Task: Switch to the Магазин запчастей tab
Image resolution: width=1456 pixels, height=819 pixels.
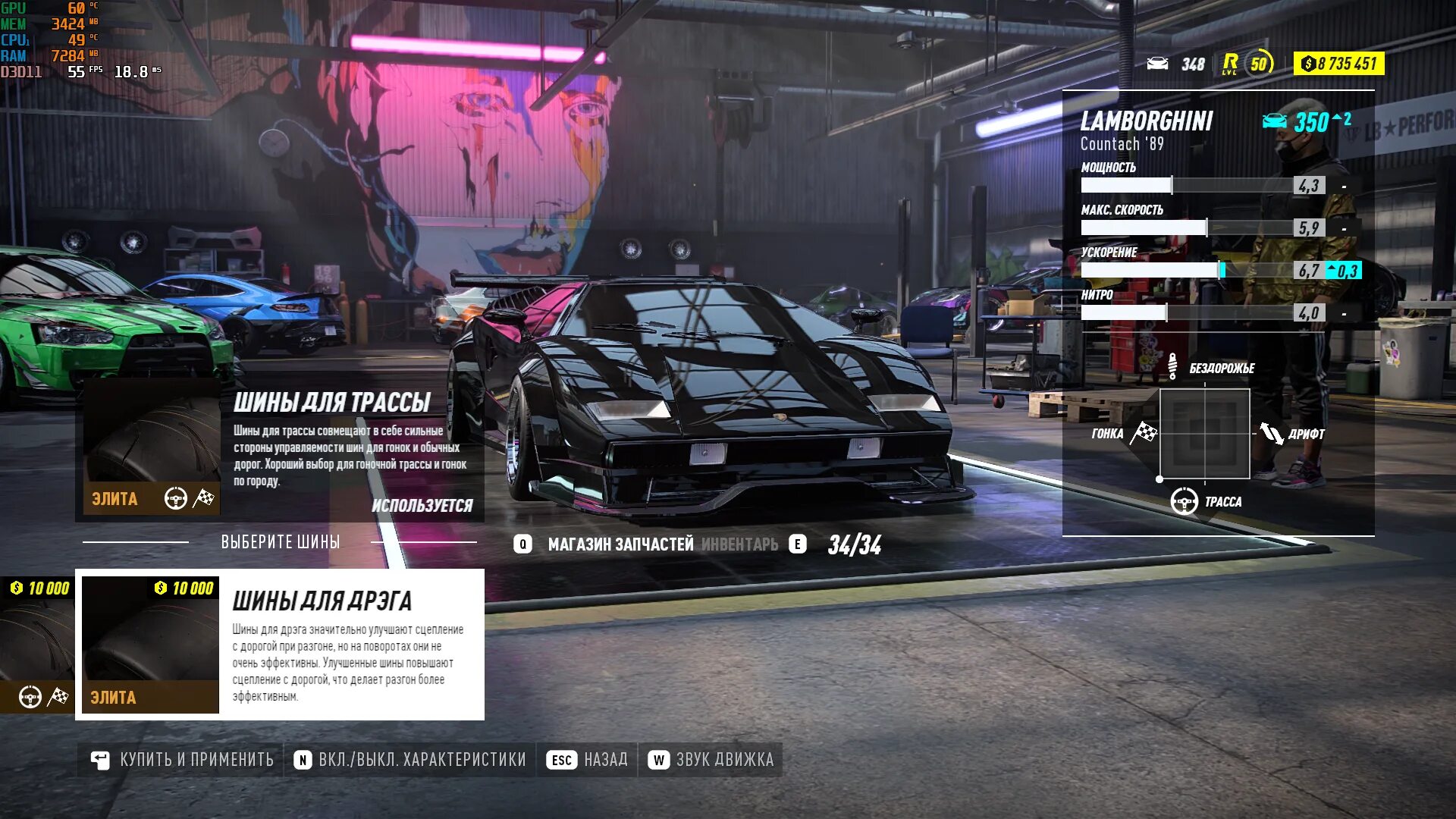Action: pyautogui.click(x=620, y=544)
